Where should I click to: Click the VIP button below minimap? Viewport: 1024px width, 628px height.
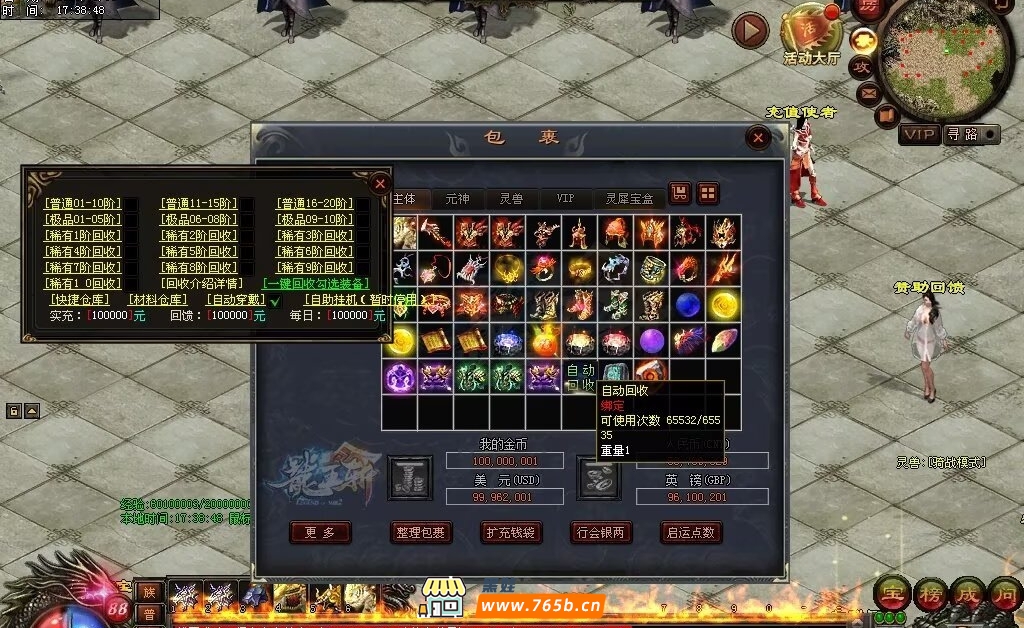[919, 134]
